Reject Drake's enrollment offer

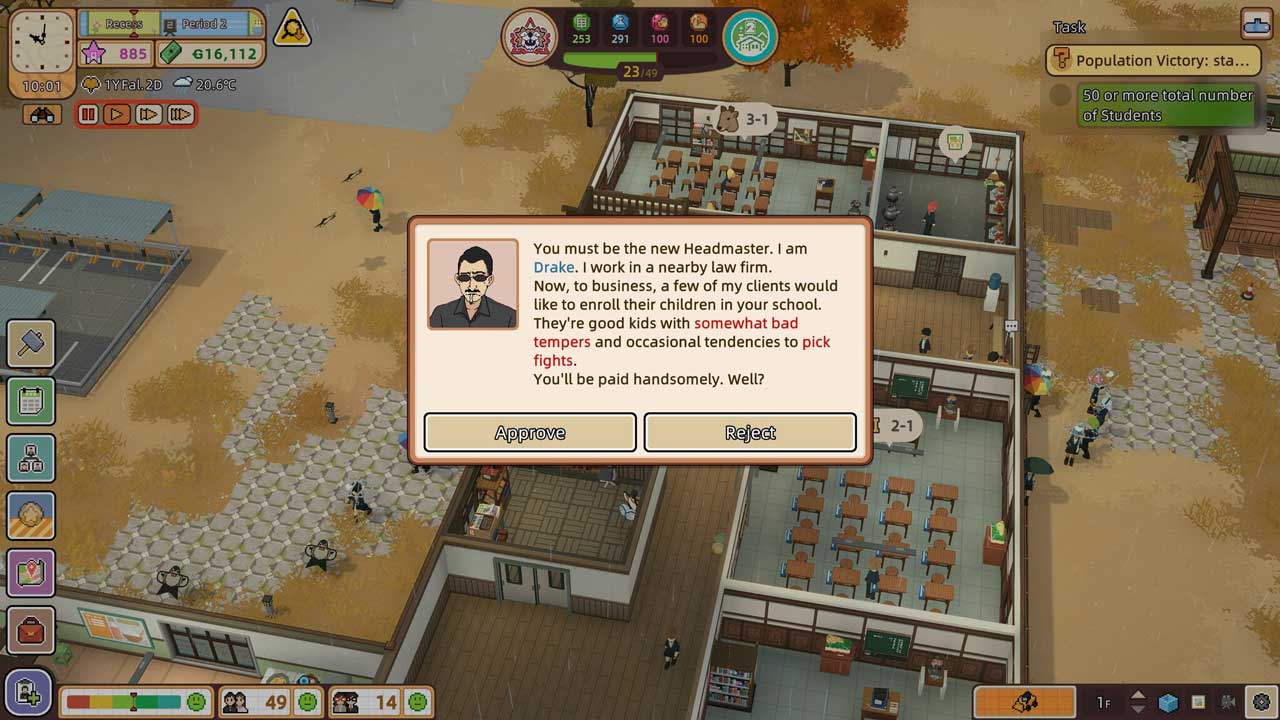pyautogui.click(x=750, y=432)
